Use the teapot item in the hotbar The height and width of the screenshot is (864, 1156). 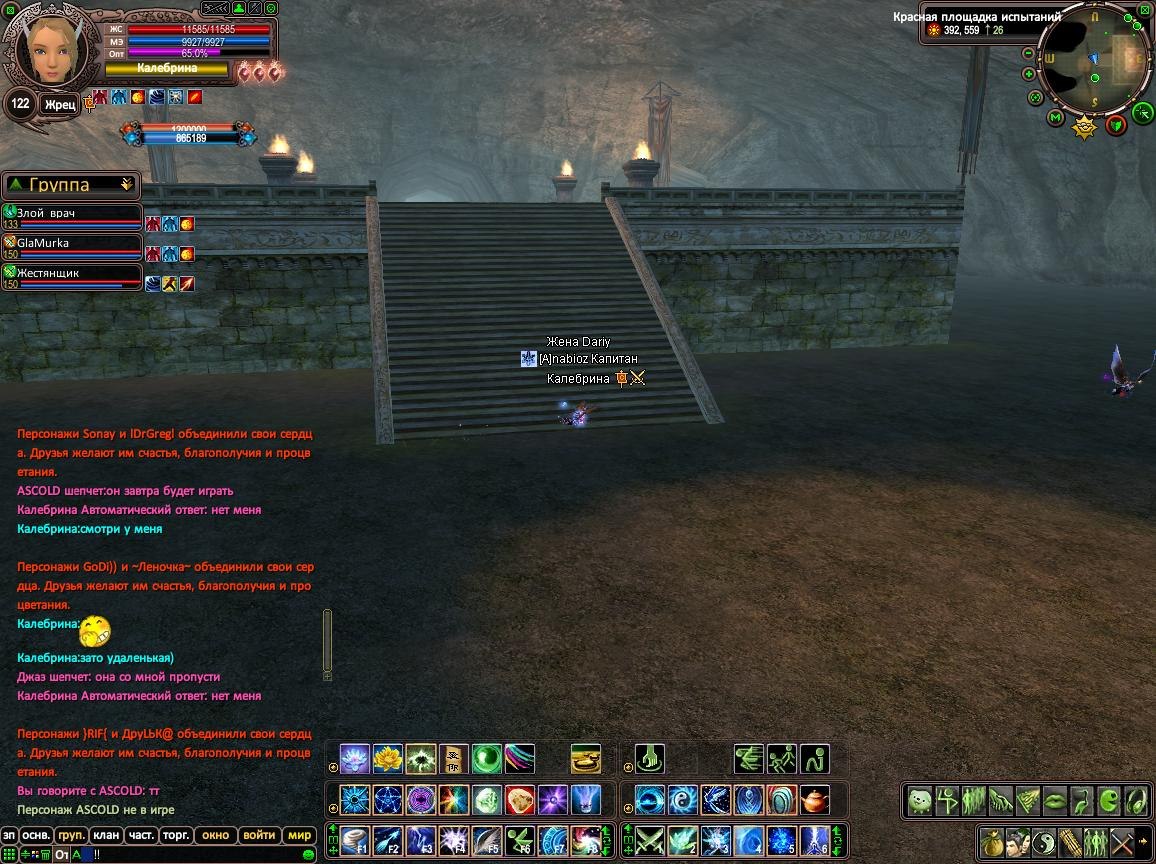[816, 800]
